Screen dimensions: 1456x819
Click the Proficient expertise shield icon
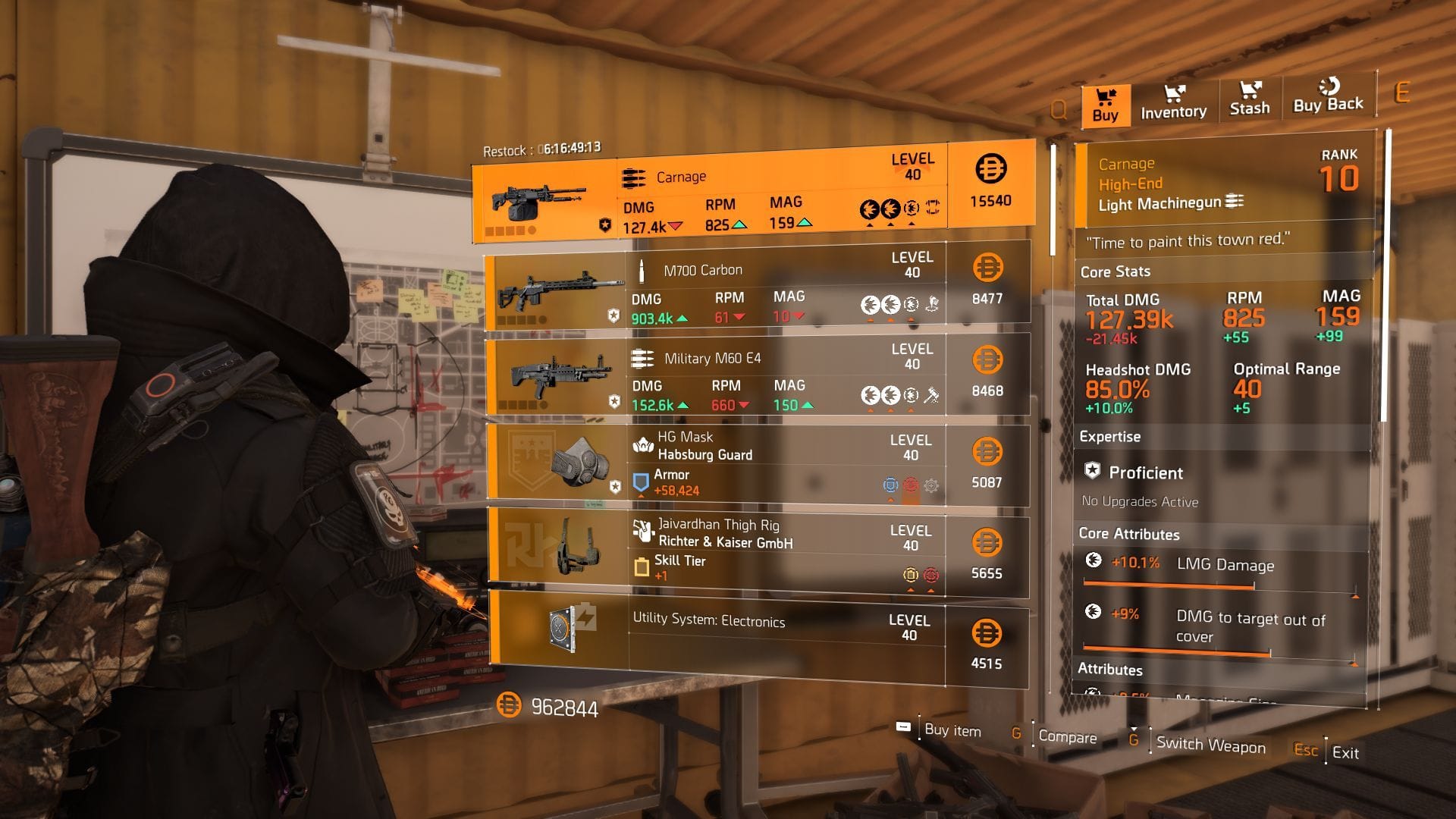point(1093,472)
